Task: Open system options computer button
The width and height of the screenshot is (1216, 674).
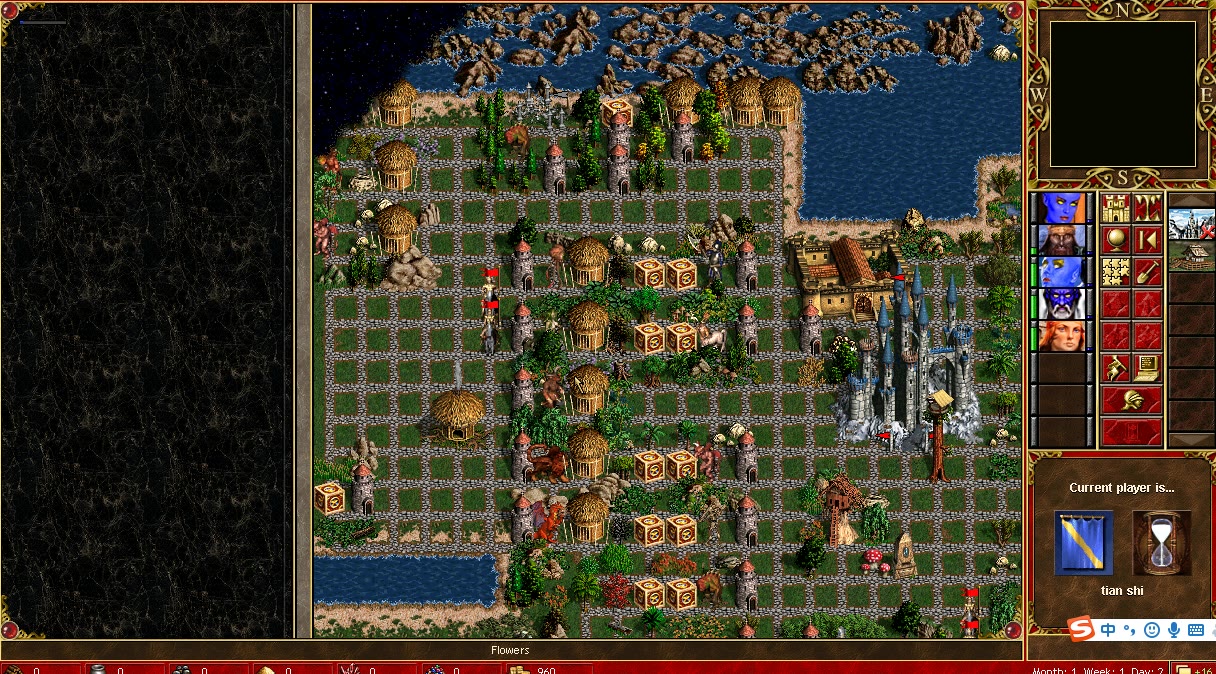Action: point(1147,368)
